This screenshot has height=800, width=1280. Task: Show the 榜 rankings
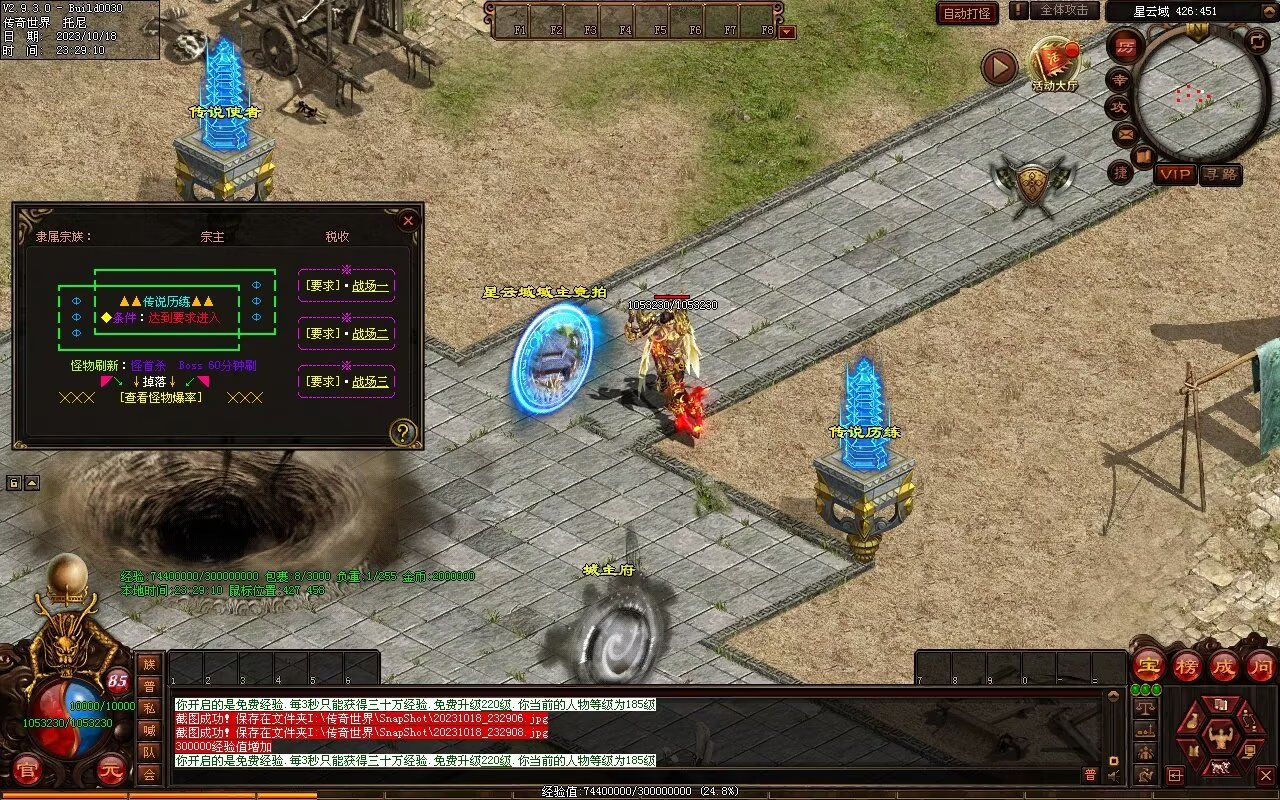1187,665
